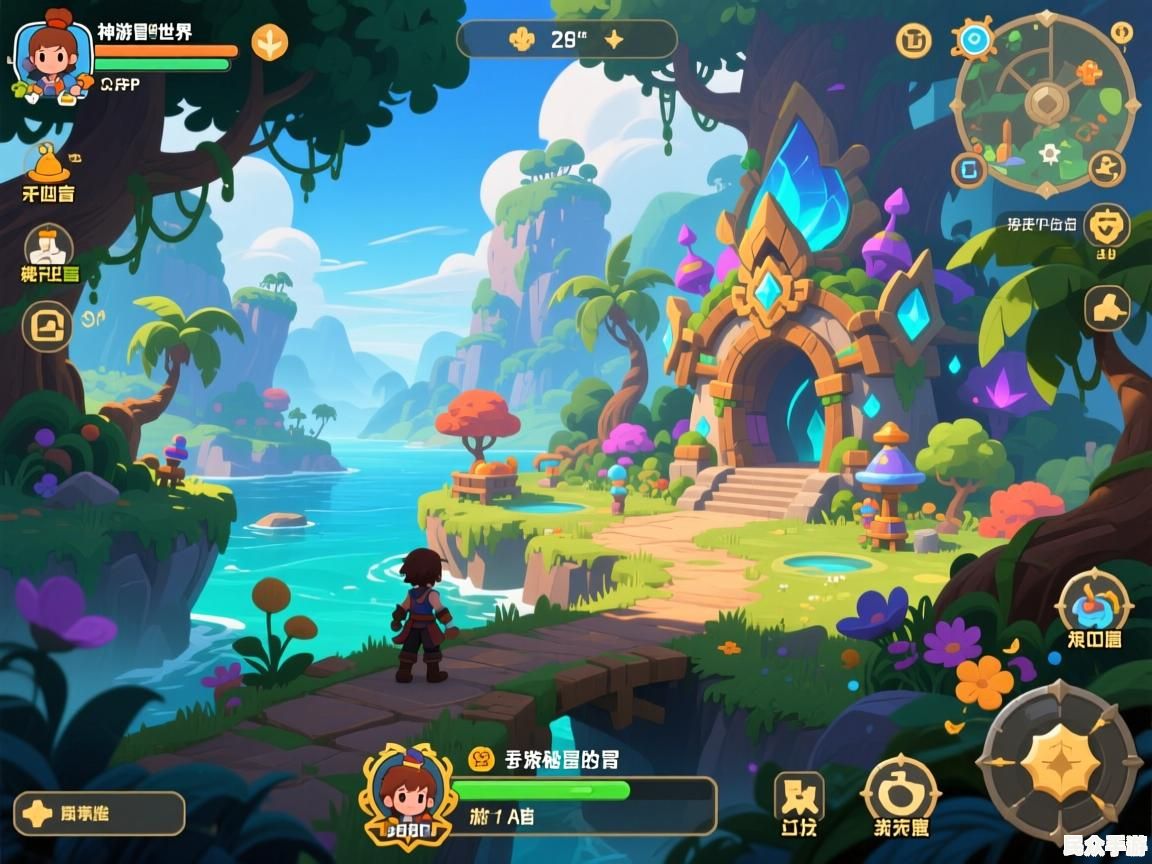
Task: Open the circular minimap
Action: click(x=1046, y=102)
